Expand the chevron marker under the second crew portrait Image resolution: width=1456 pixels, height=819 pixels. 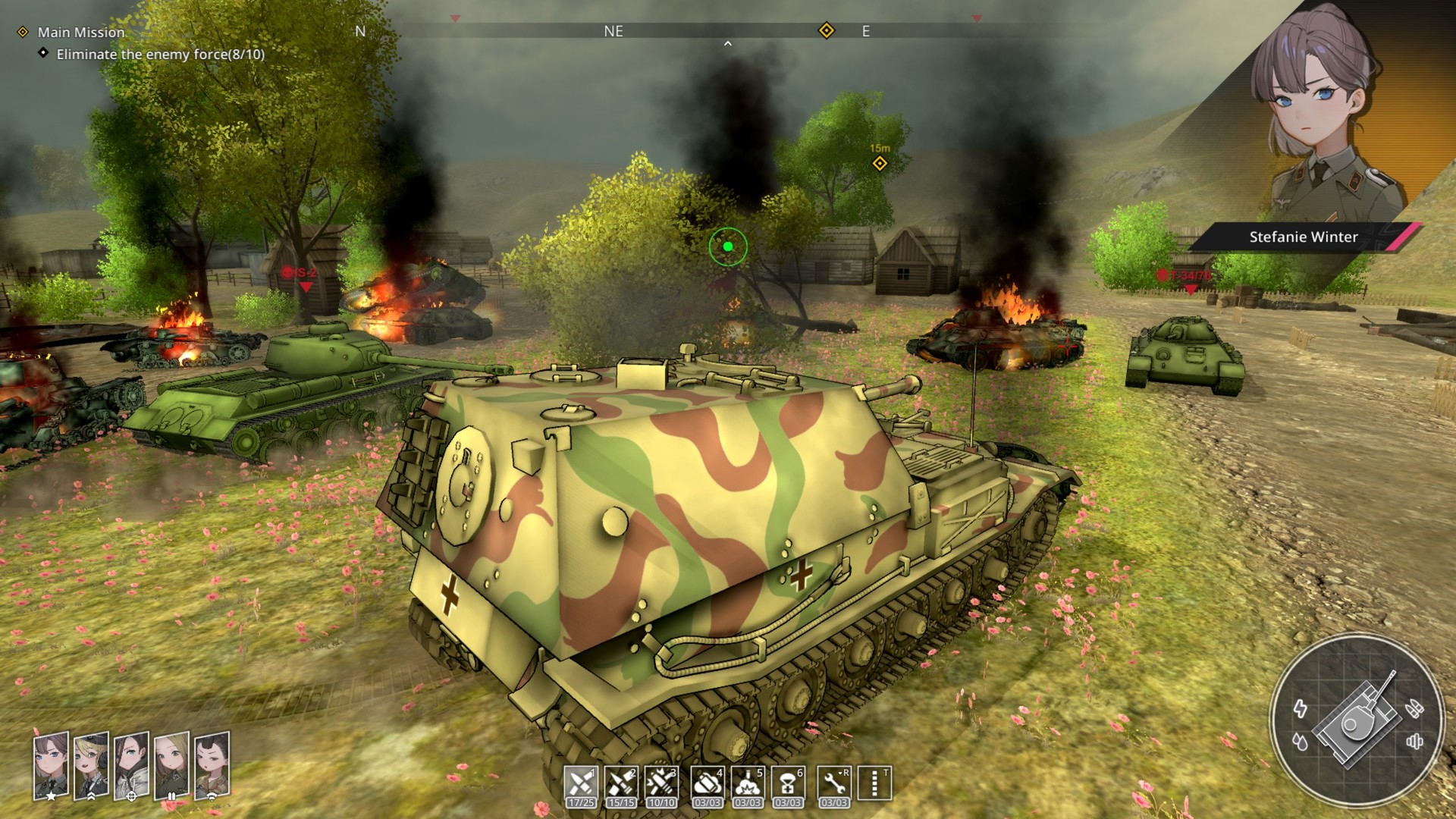coord(91,795)
